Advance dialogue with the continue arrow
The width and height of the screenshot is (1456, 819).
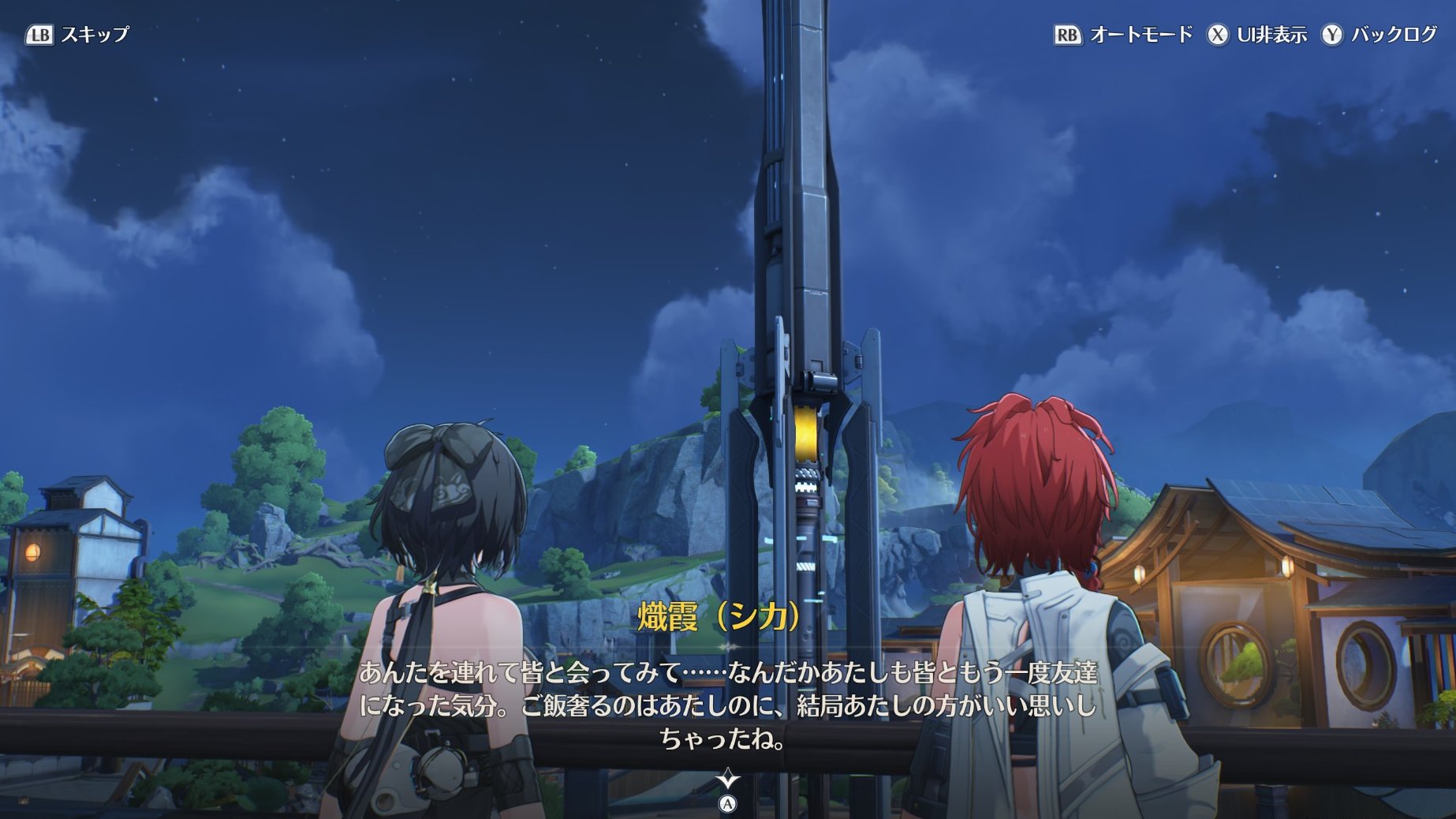(x=727, y=781)
